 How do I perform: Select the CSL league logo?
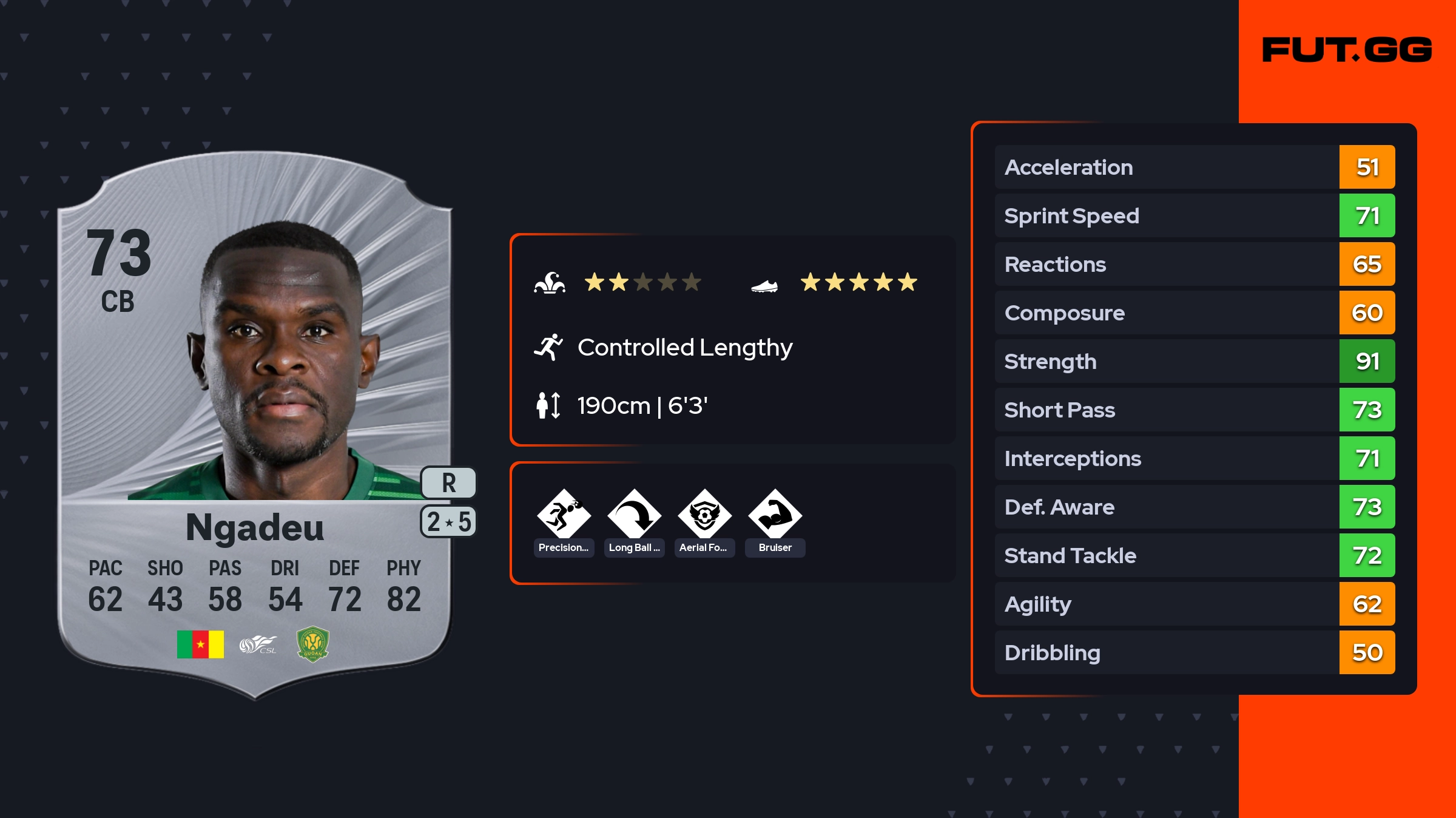(x=258, y=644)
